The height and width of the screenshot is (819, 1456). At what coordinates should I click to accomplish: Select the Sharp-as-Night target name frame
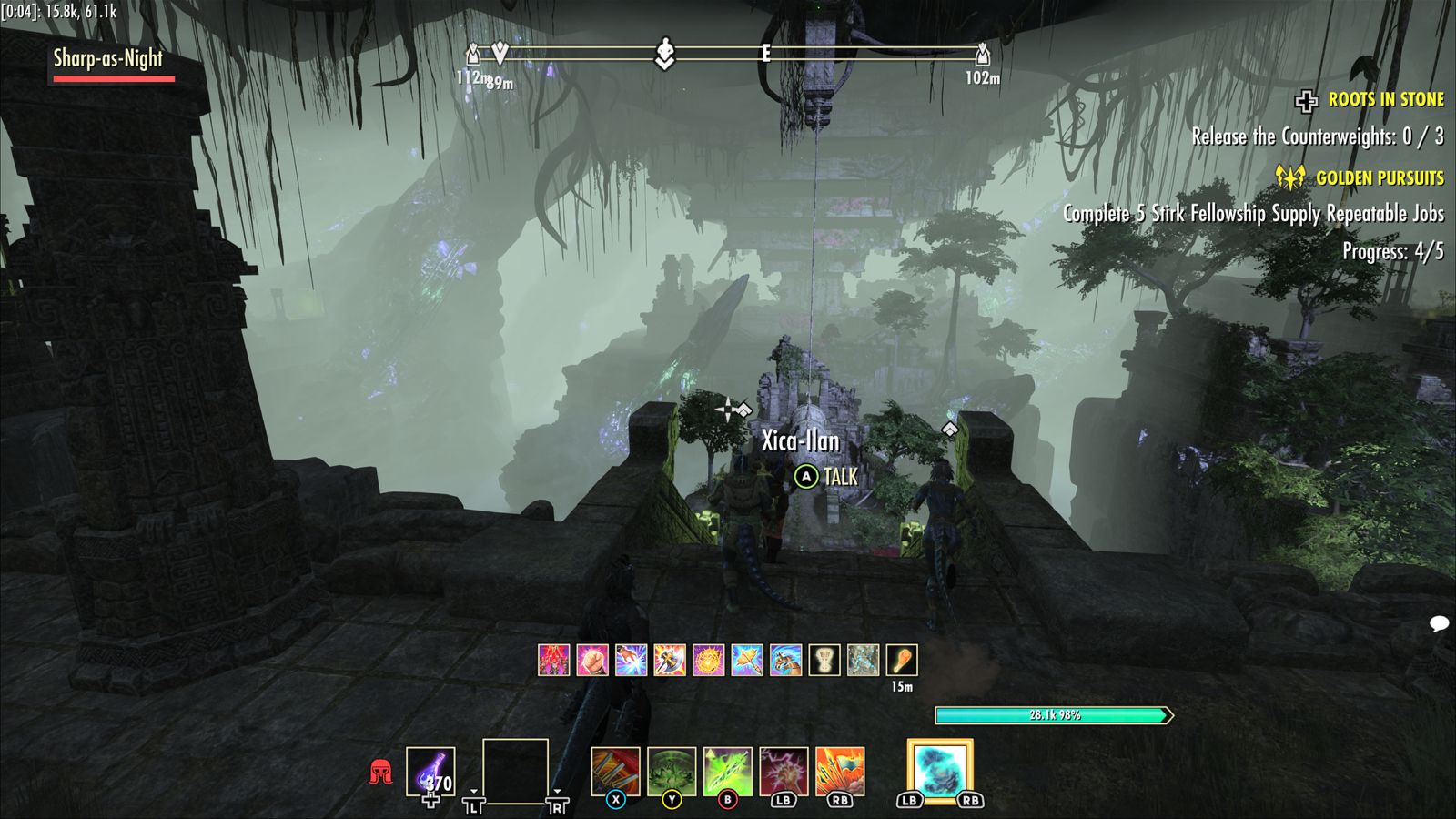tap(108, 60)
